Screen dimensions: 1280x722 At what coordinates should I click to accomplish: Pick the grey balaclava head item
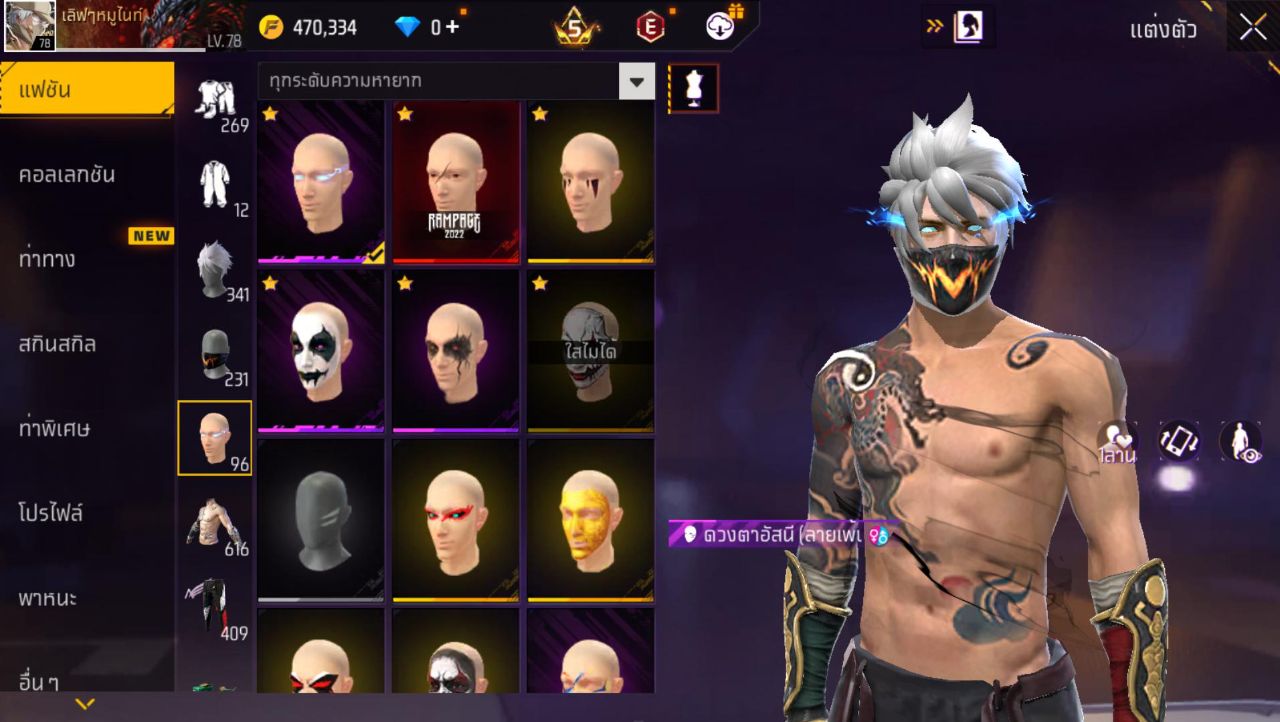coord(320,520)
